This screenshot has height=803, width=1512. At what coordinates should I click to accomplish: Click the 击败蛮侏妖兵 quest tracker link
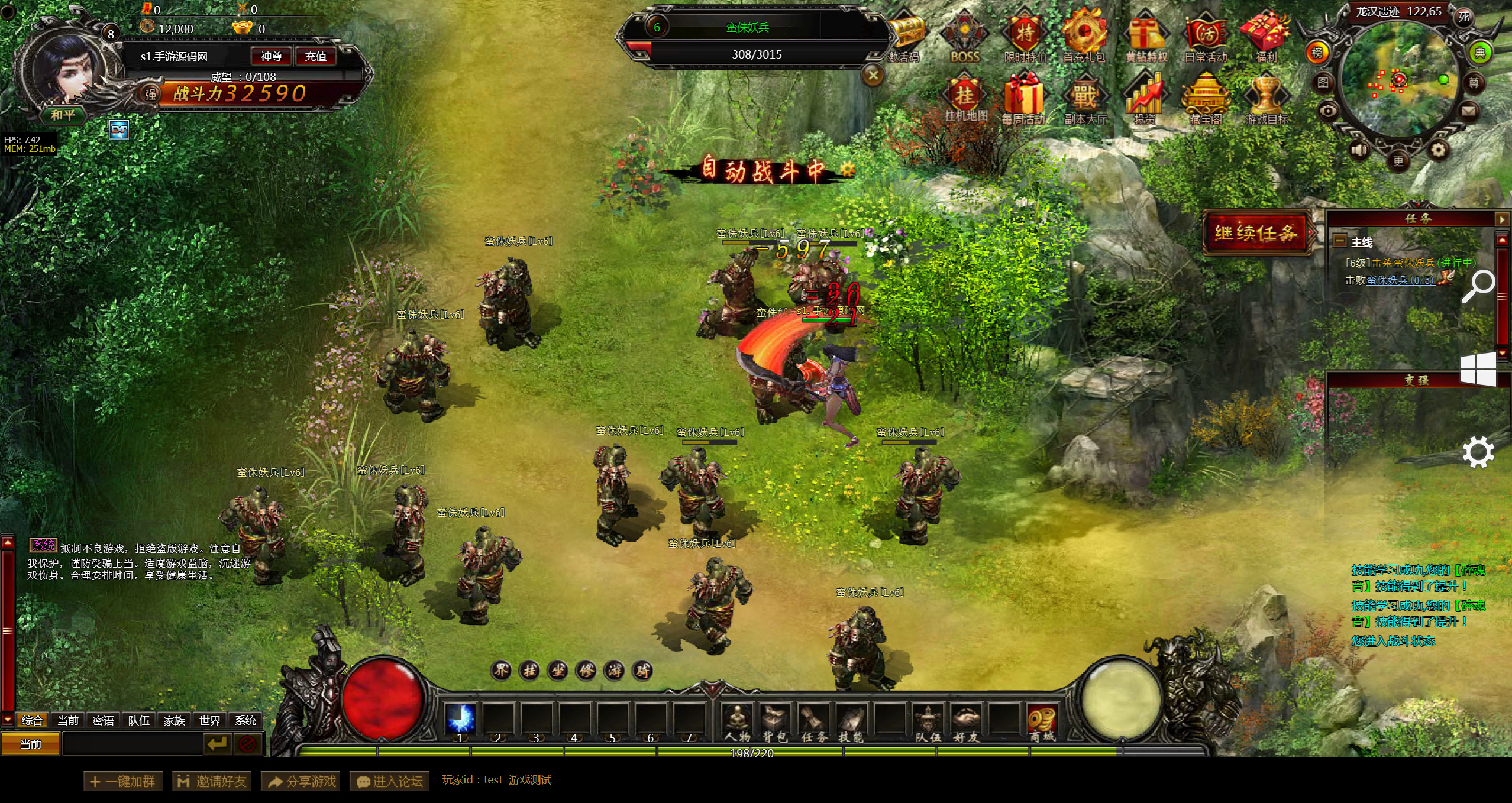[1400, 280]
